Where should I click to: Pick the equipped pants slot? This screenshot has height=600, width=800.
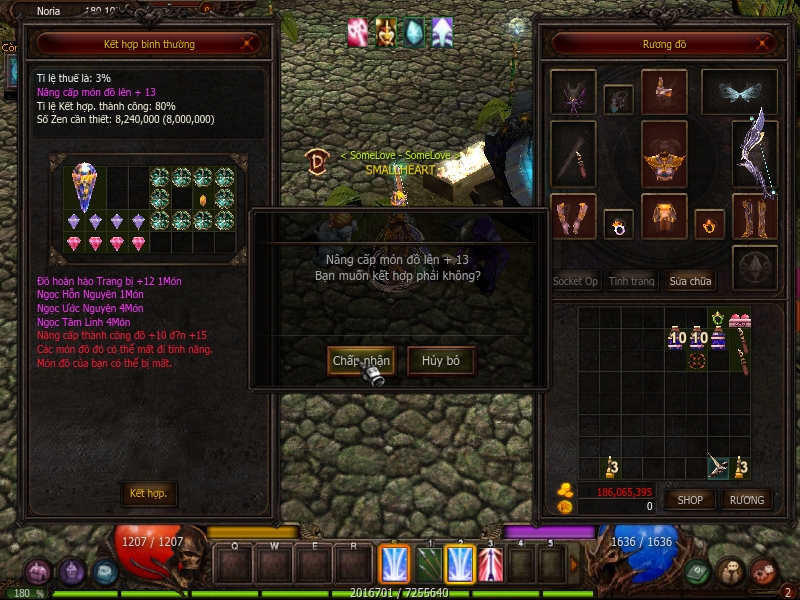(664, 217)
